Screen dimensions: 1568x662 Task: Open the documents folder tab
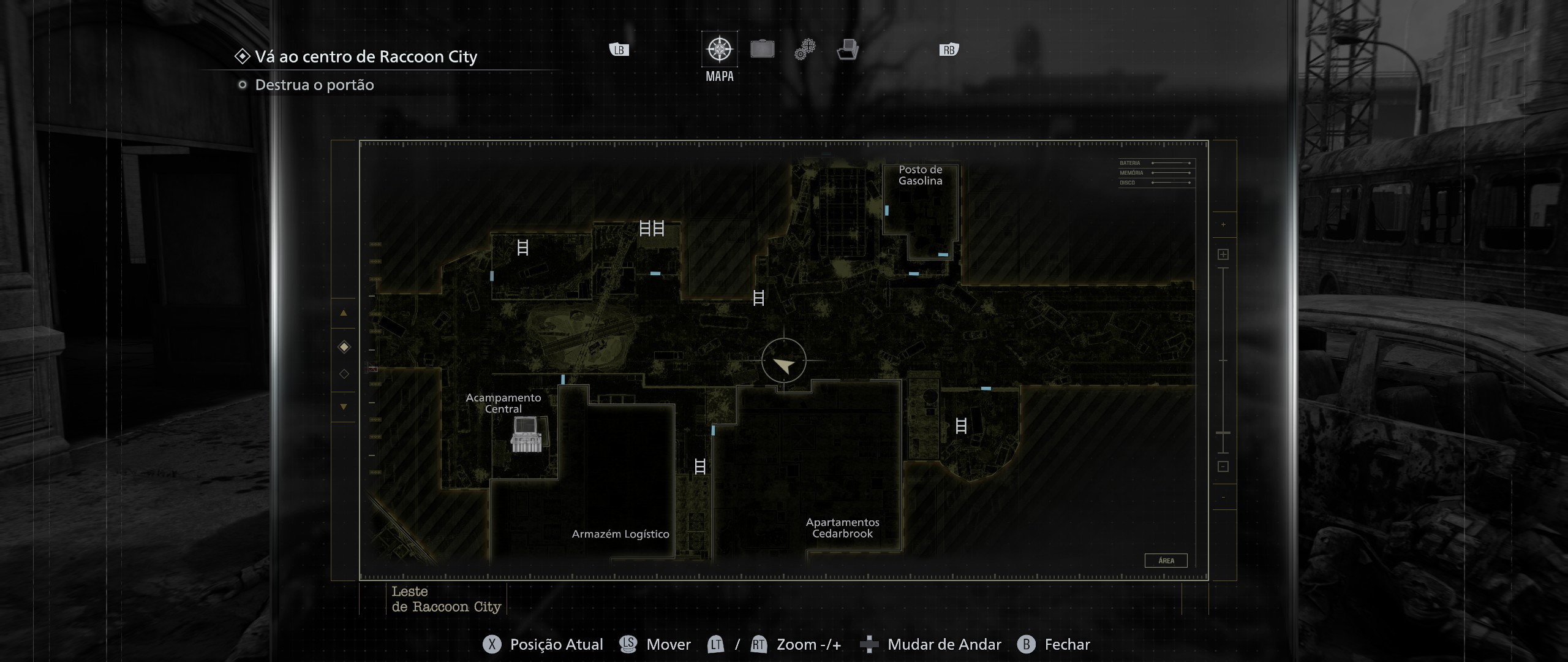click(848, 49)
